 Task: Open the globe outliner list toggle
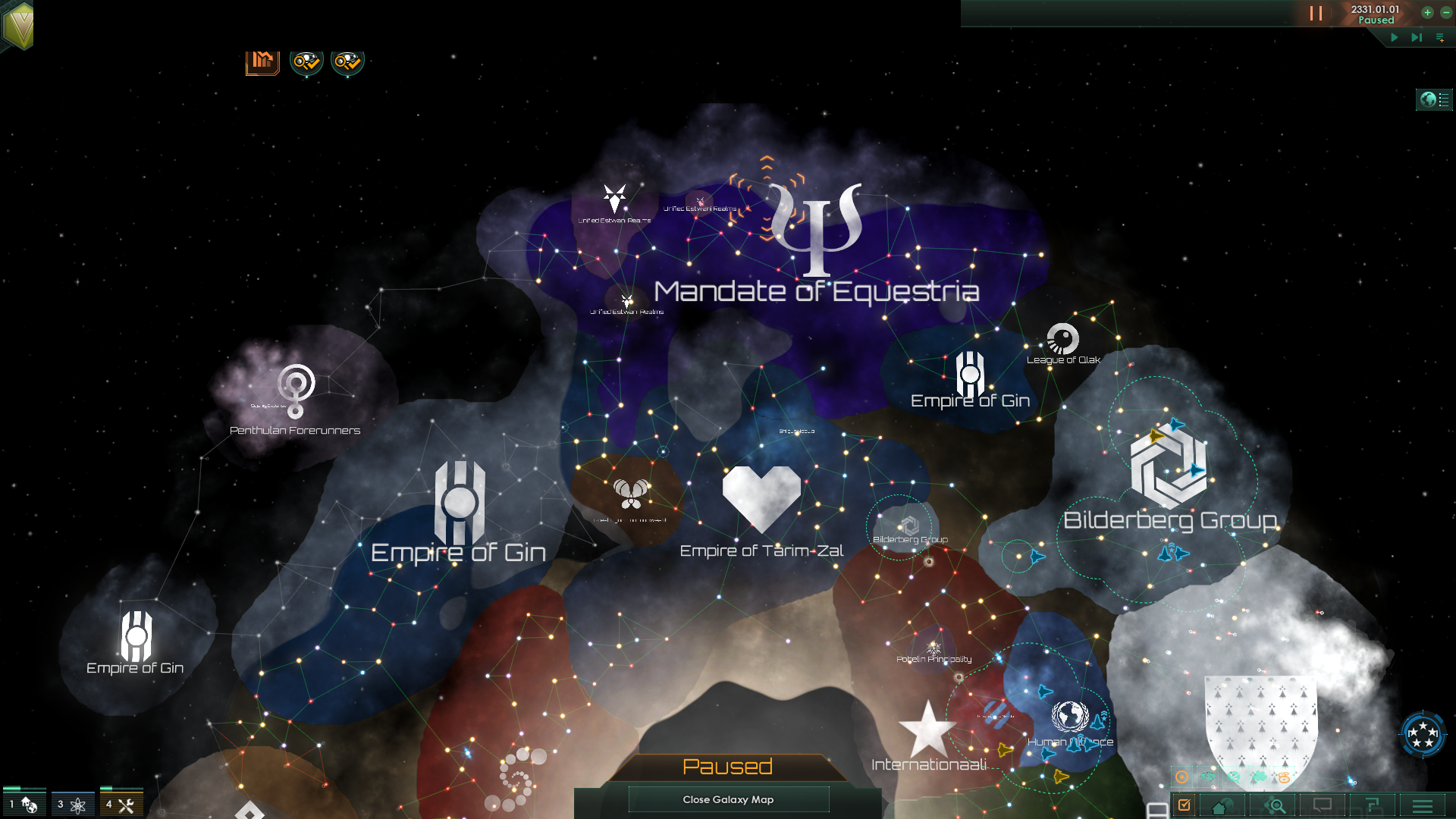point(1434,99)
